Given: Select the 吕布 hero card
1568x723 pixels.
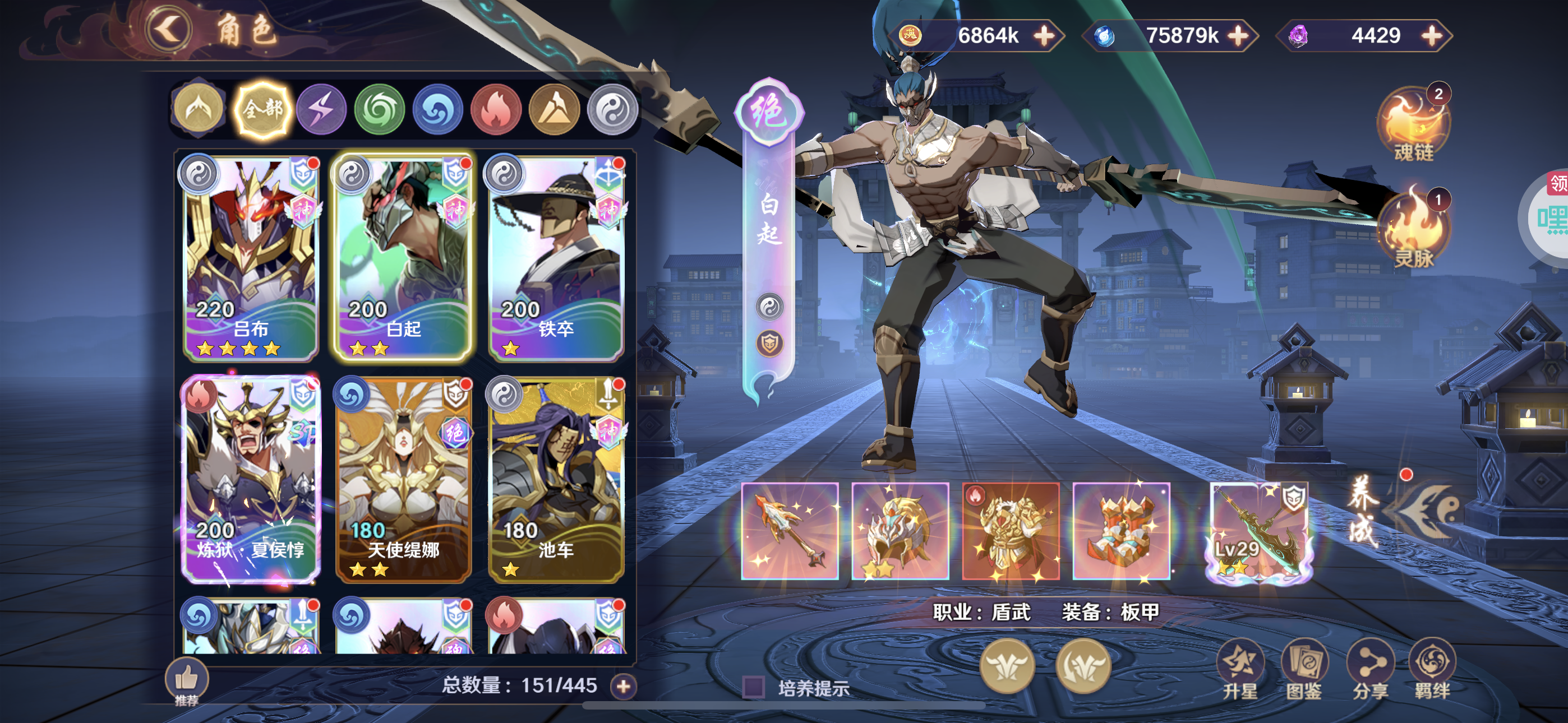Looking at the screenshot, I should coord(250,257).
